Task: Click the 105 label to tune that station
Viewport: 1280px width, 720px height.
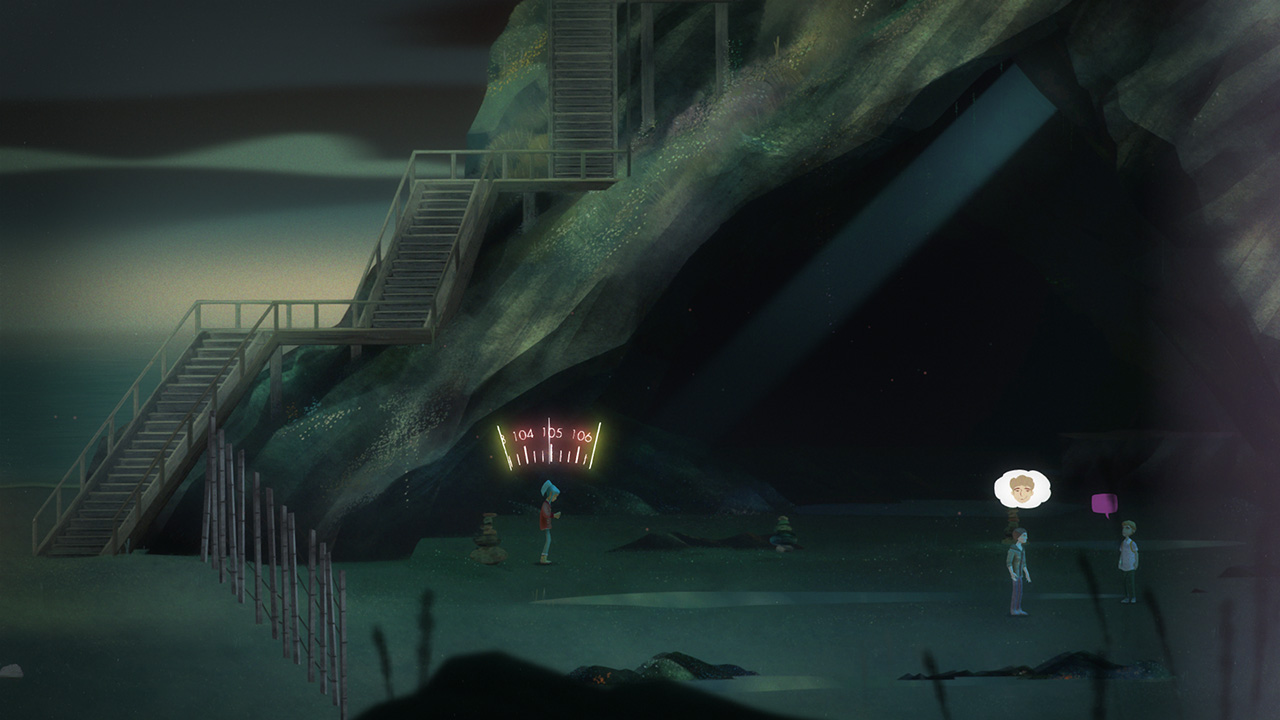Action: pyautogui.click(x=551, y=433)
